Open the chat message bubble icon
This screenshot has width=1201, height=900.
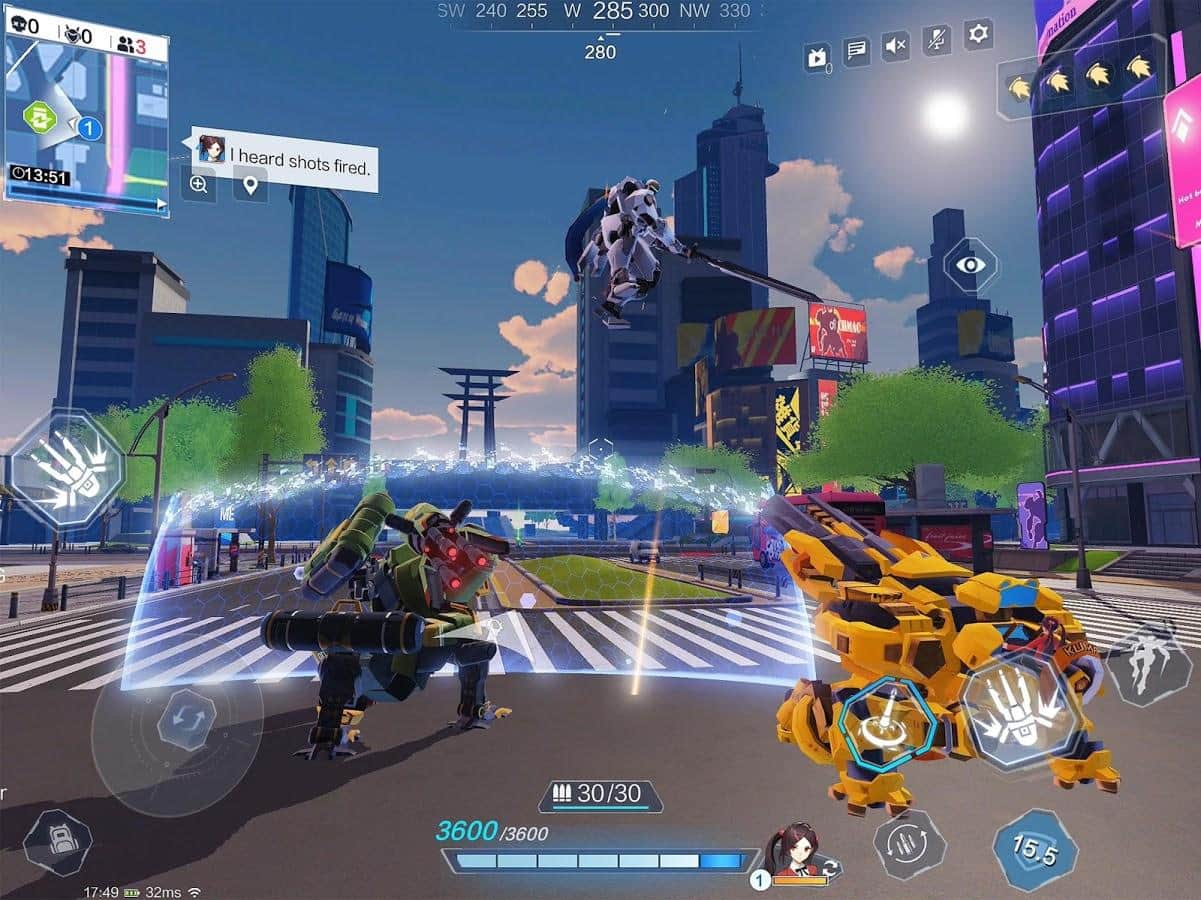[x=856, y=49]
